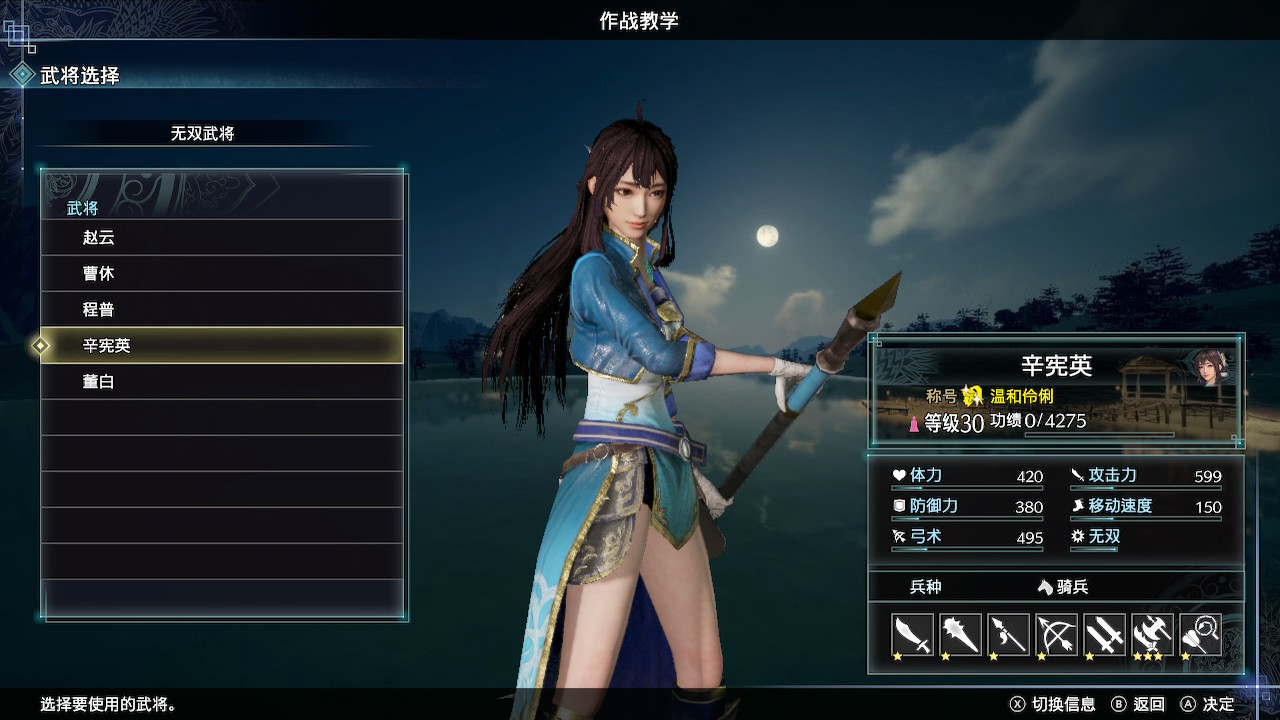Choose 曹休 in the officer list
This screenshot has width=1280, height=720.
coord(222,274)
